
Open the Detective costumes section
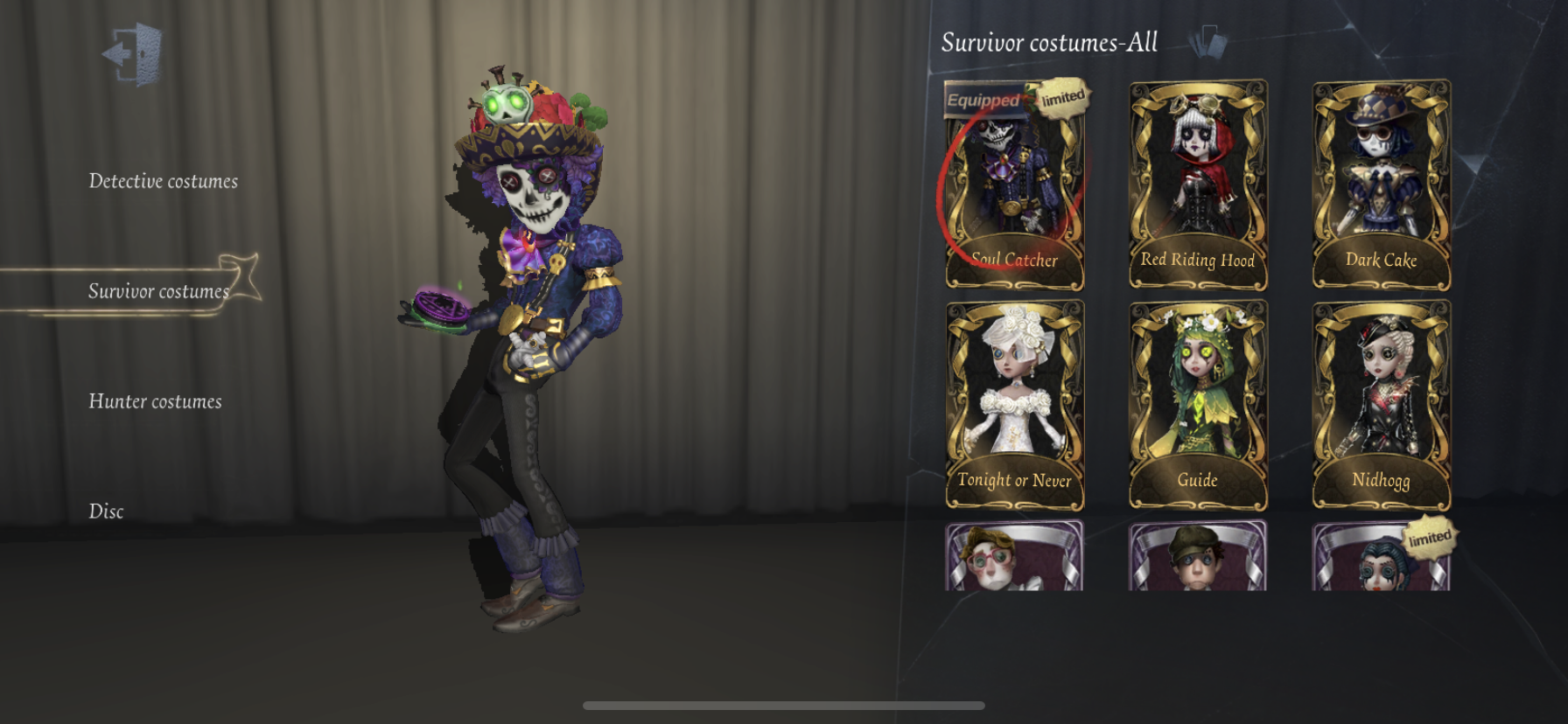(x=163, y=181)
